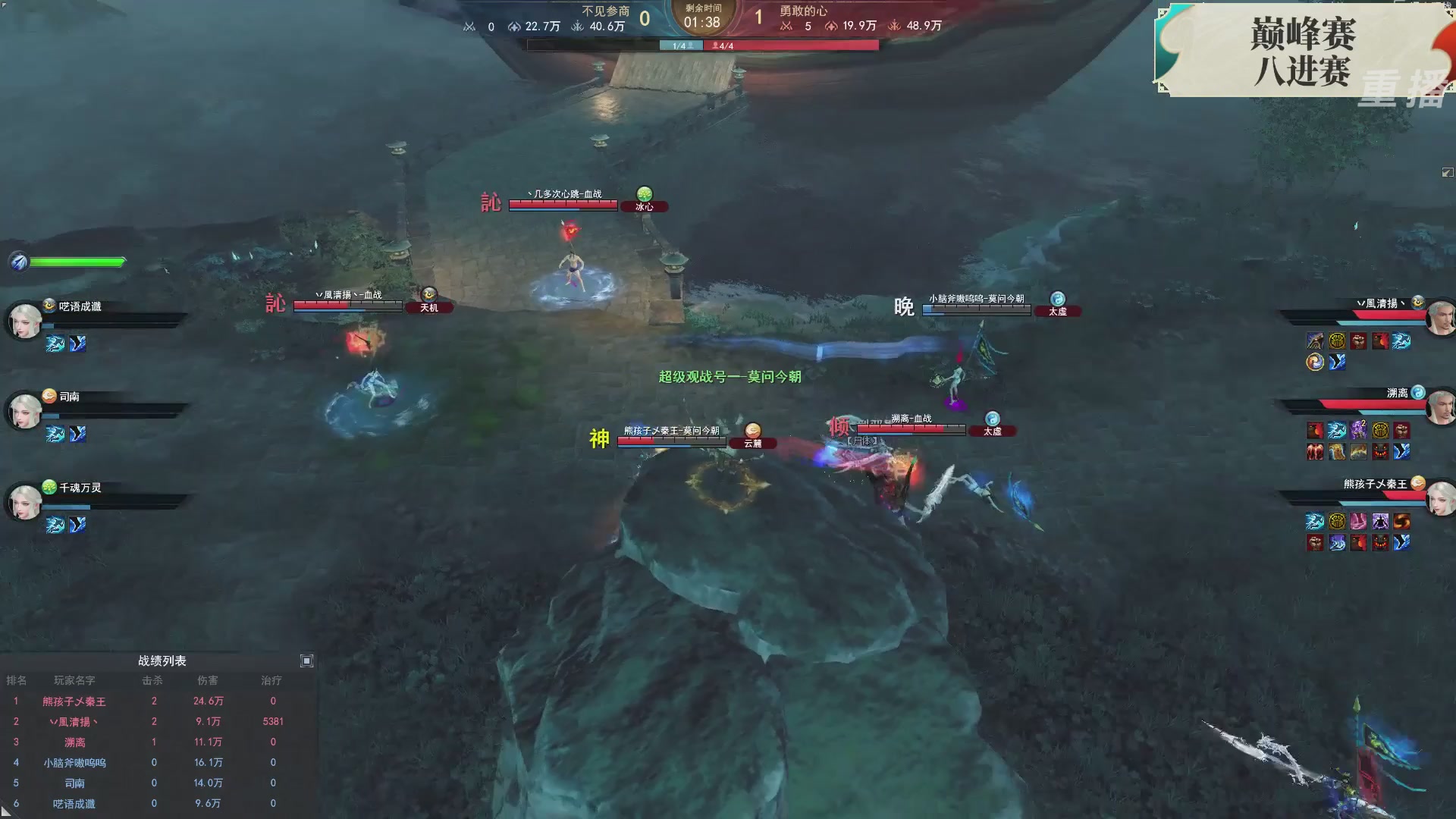Select the dark swirl buff icon under 熊孩子乄秦王

[1403, 522]
